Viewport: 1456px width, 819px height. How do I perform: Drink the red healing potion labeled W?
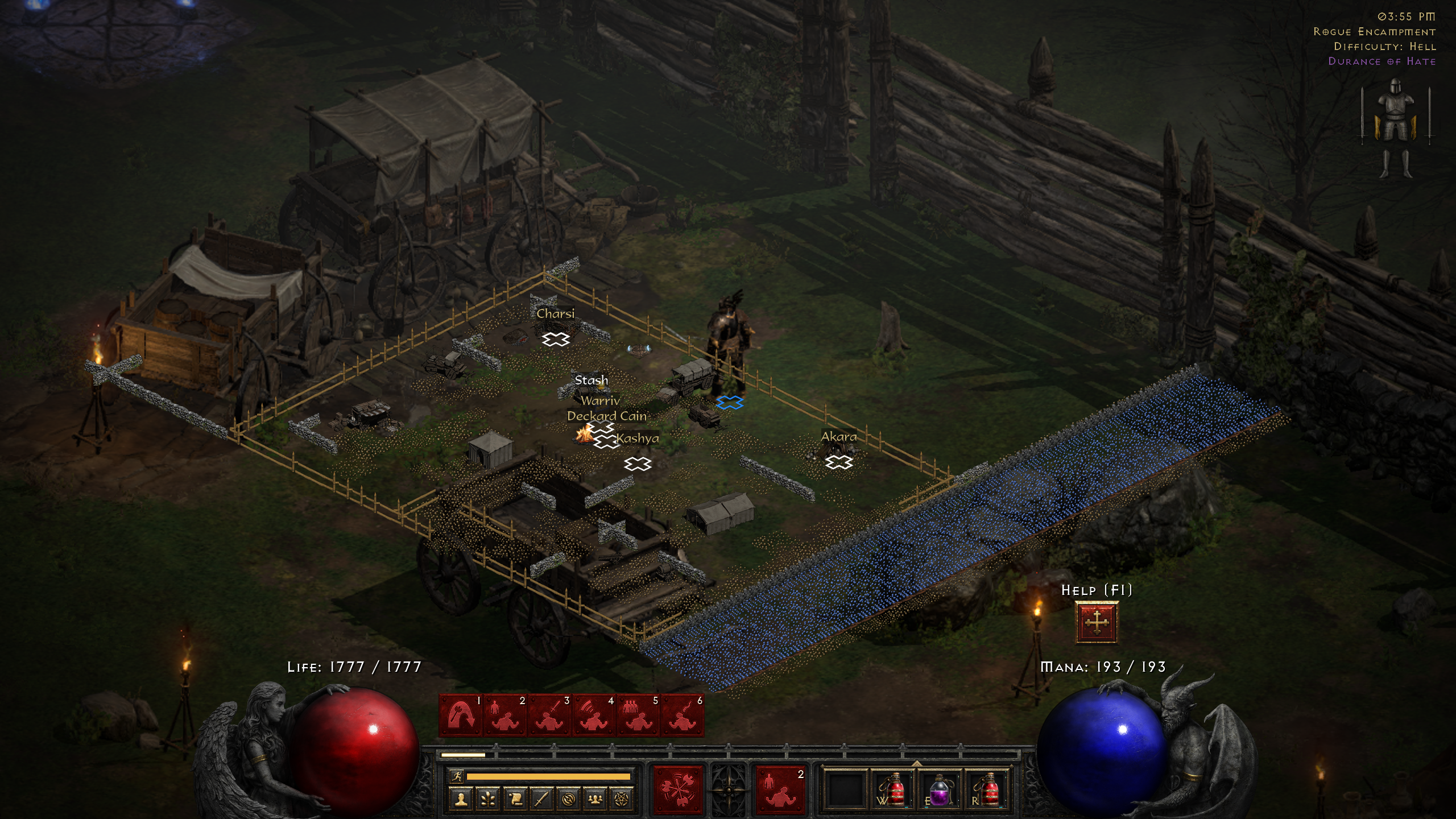click(894, 789)
